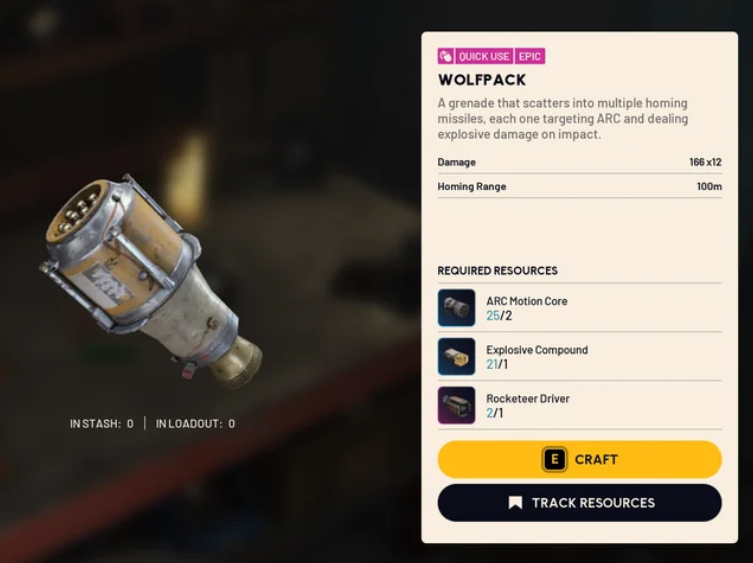Track resources for this recipe
This screenshot has width=753, height=563.
click(579, 503)
